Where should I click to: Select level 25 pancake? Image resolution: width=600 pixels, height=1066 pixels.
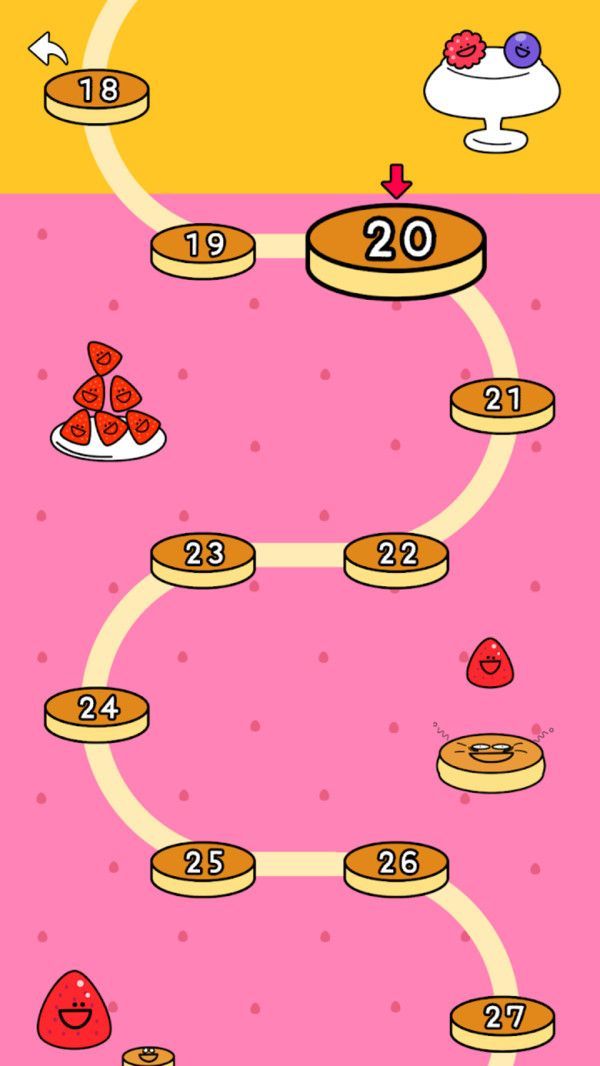tap(203, 865)
